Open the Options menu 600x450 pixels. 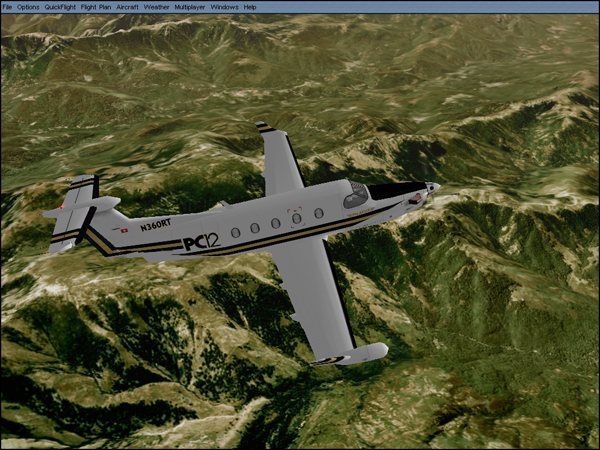click(x=28, y=7)
